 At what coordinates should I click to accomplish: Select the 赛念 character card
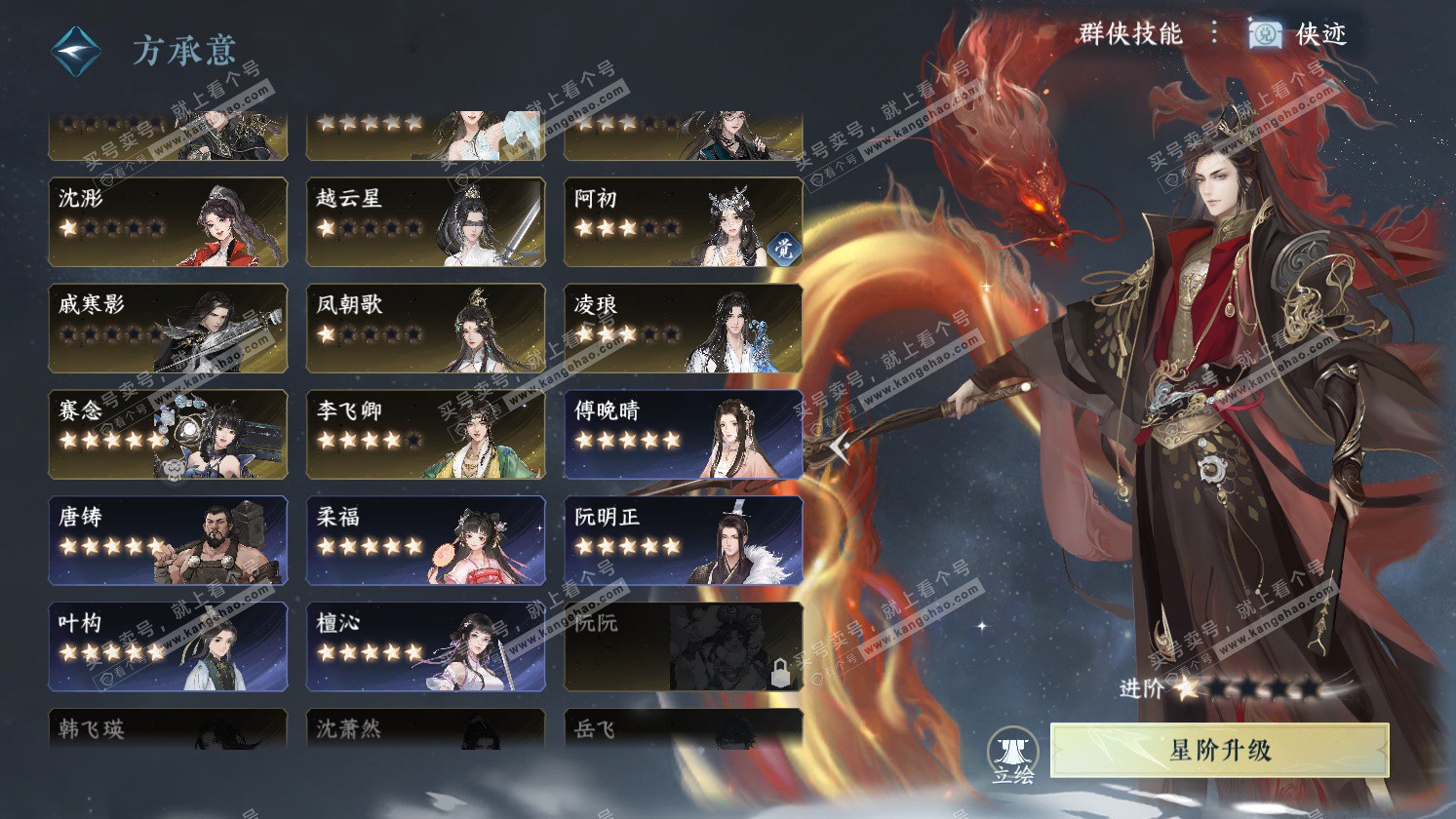168,434
